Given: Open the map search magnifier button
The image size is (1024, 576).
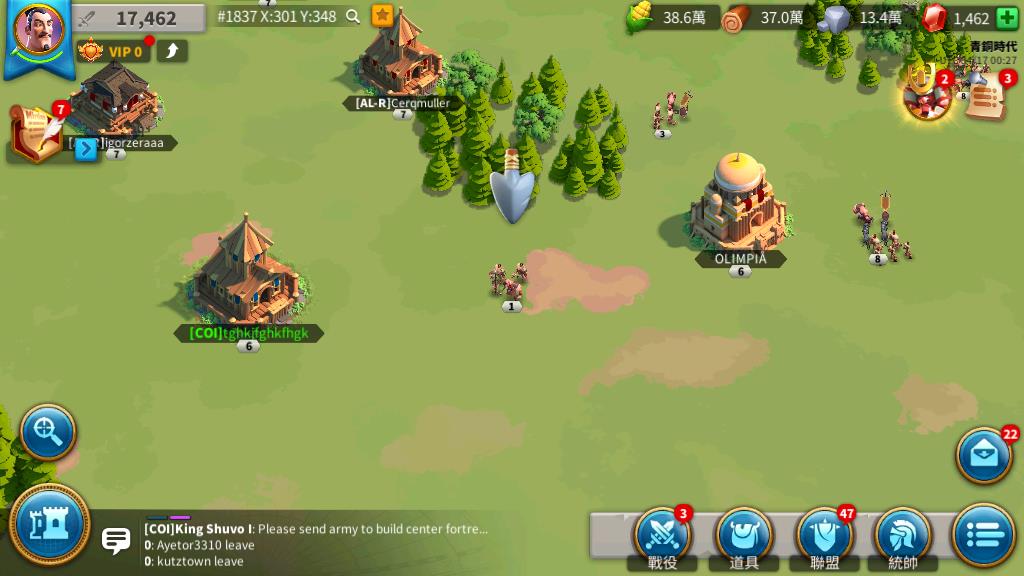Looking at the screenshot, I should click(48, 432).
